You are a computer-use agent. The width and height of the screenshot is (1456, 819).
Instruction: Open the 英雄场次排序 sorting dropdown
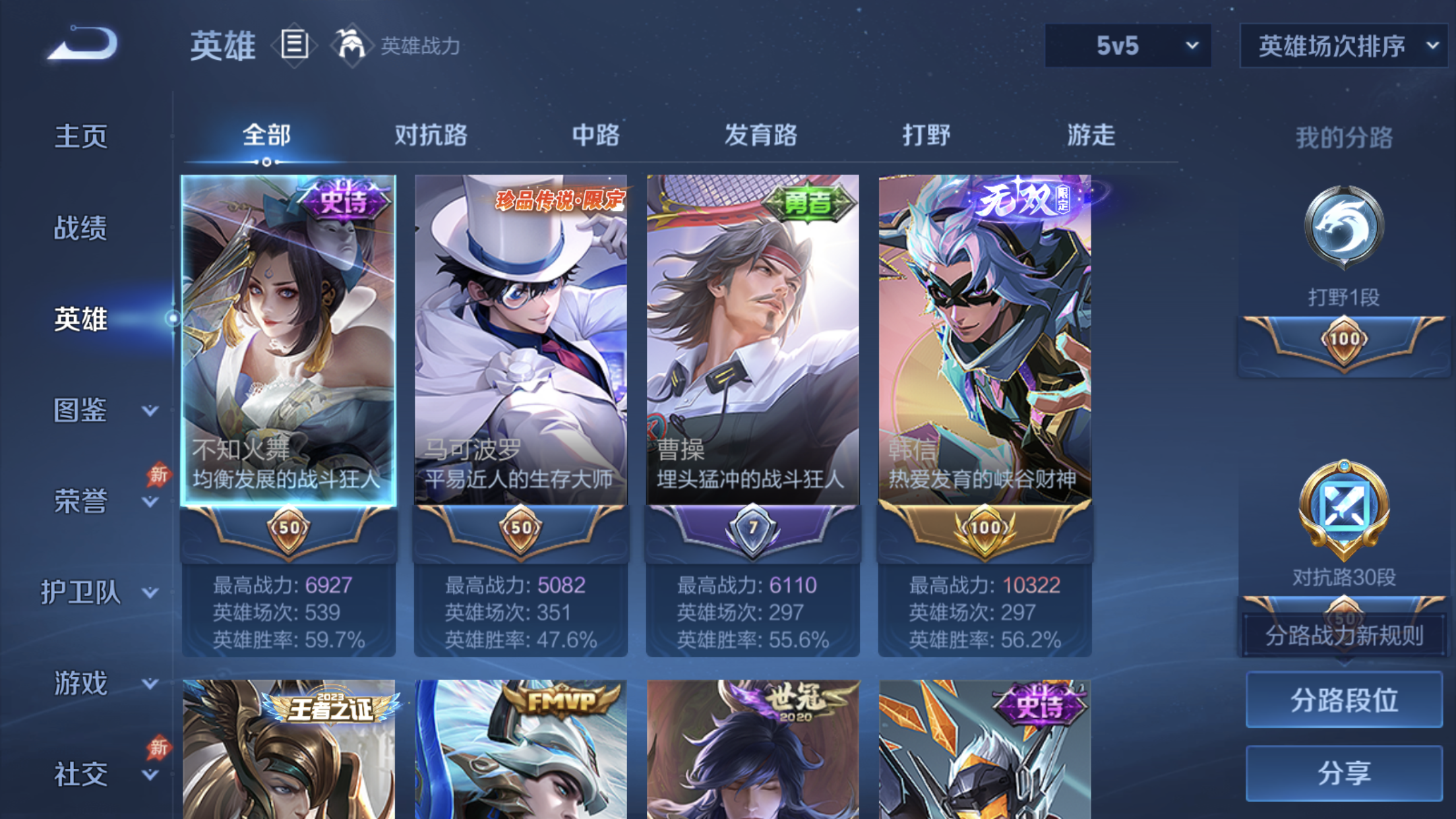(1342, 45)
